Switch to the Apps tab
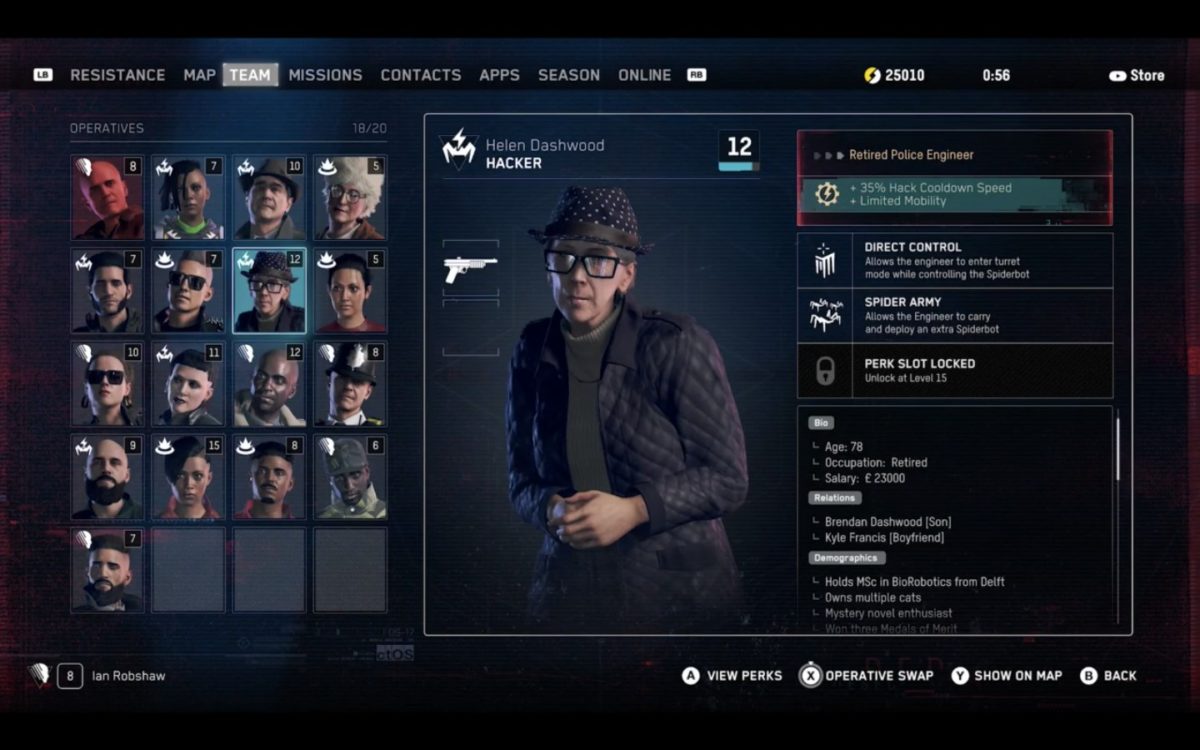 click(499, 75)
